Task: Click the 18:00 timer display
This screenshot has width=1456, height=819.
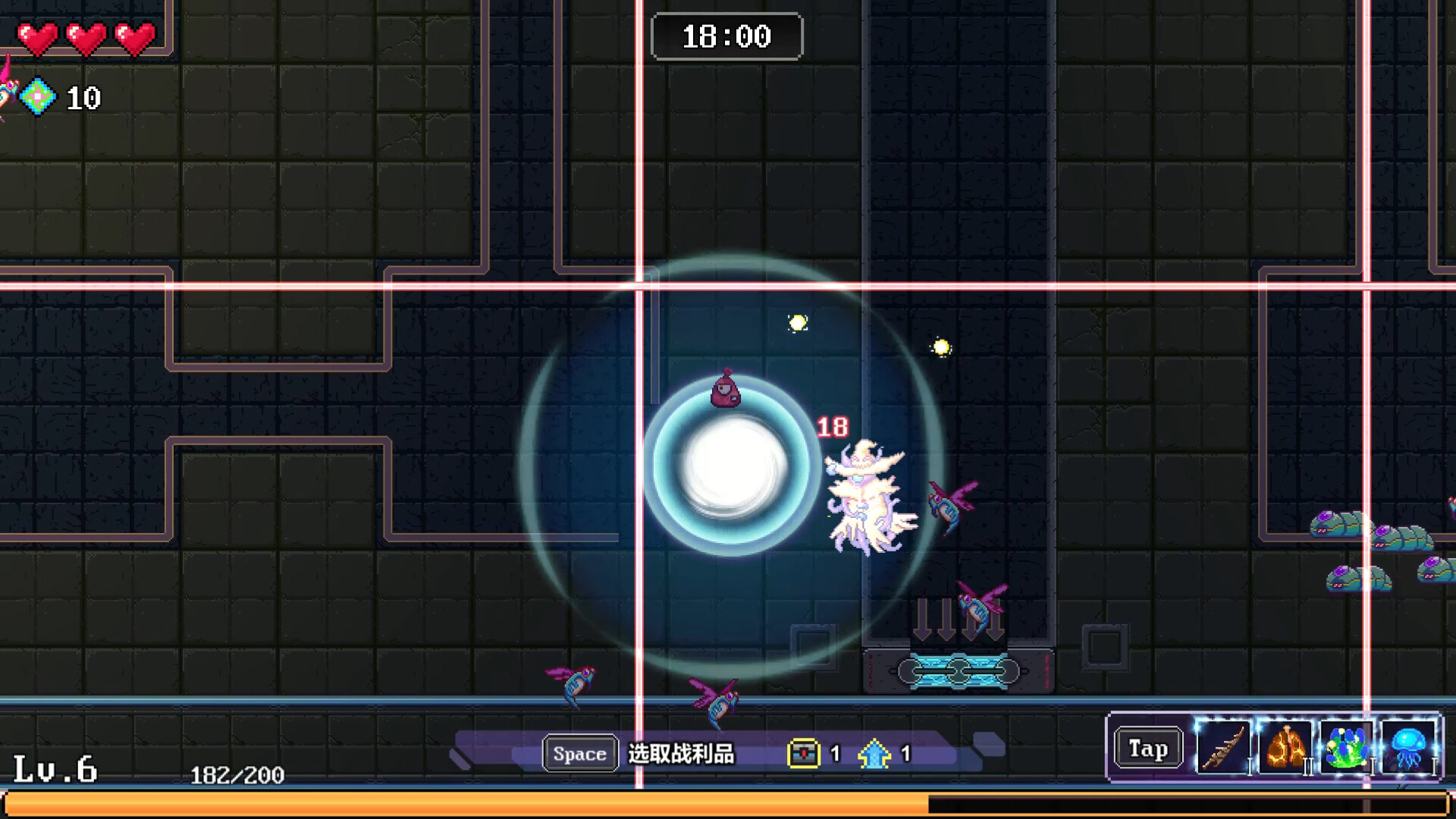Action: point(726,36)
